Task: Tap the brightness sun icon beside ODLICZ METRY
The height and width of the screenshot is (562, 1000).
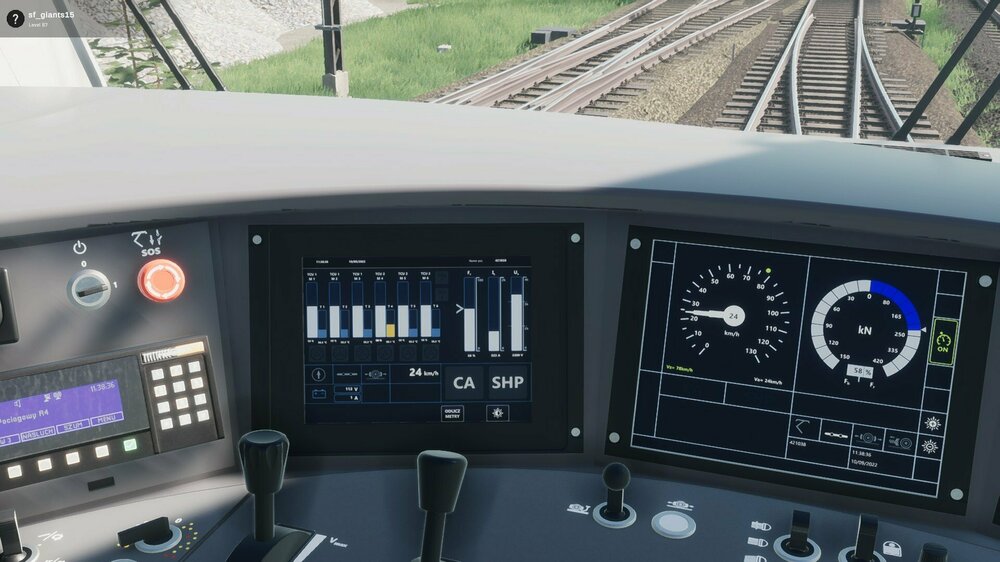Action: [x=497, y=412]
